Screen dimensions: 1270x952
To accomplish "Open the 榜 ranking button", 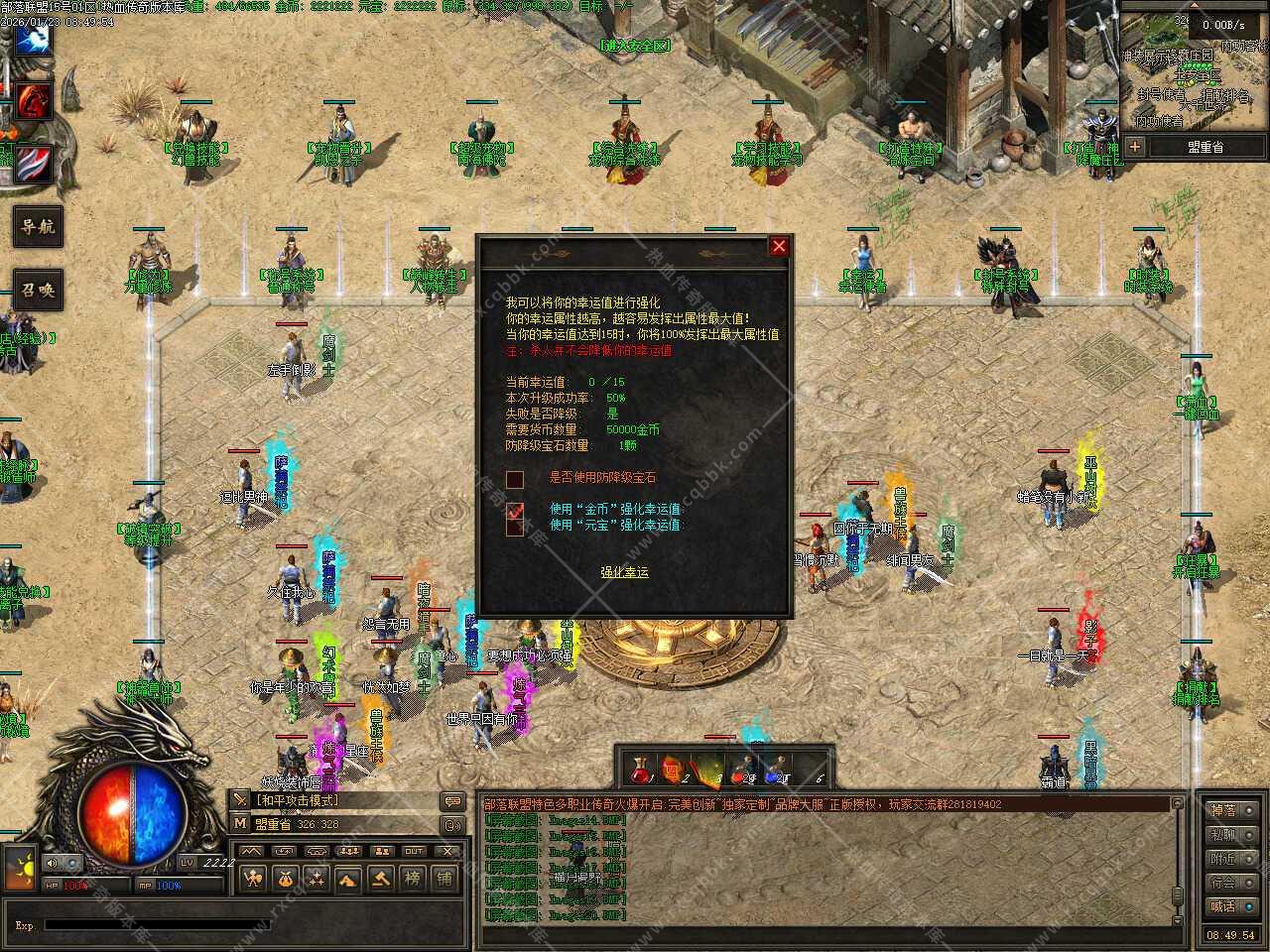I will click(413, 878).
